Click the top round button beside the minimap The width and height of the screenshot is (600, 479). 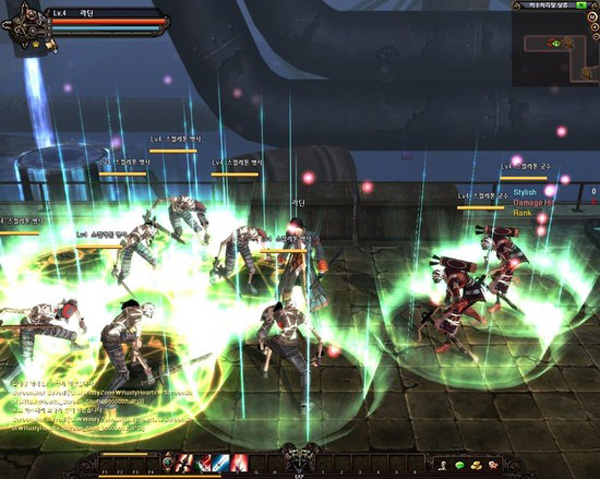click(x=594, y=18)
